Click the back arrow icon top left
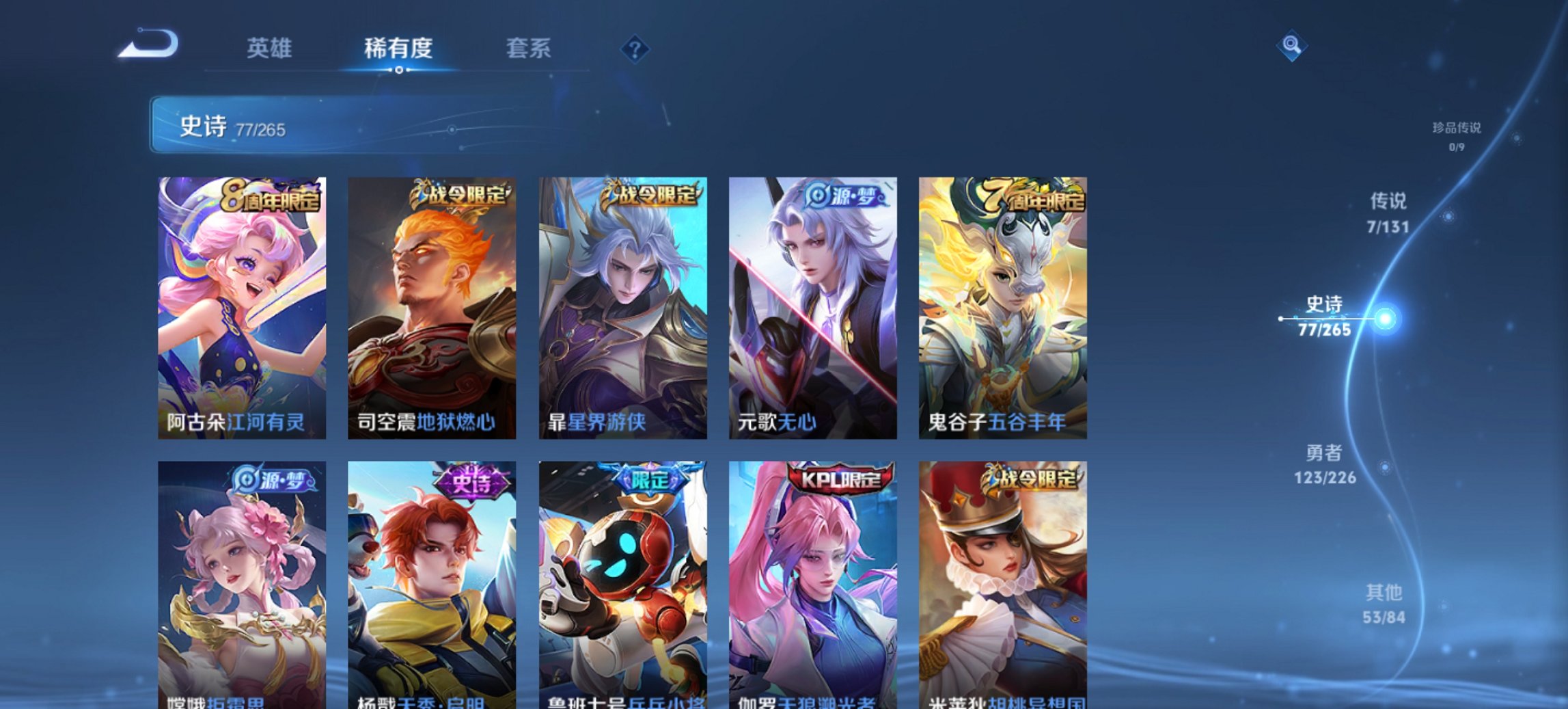 (147, 43)
